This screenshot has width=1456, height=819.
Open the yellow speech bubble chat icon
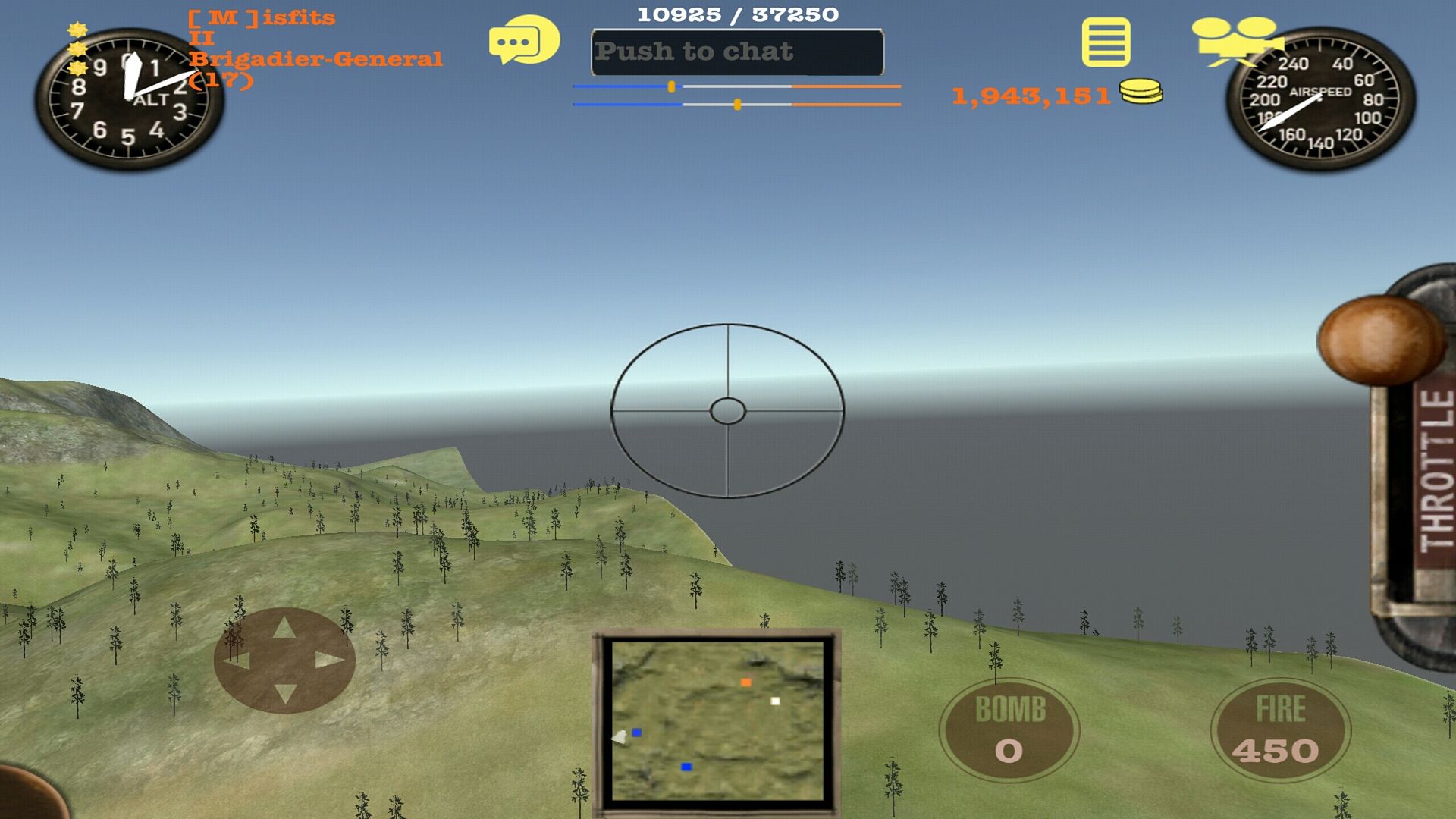(523, 41)
